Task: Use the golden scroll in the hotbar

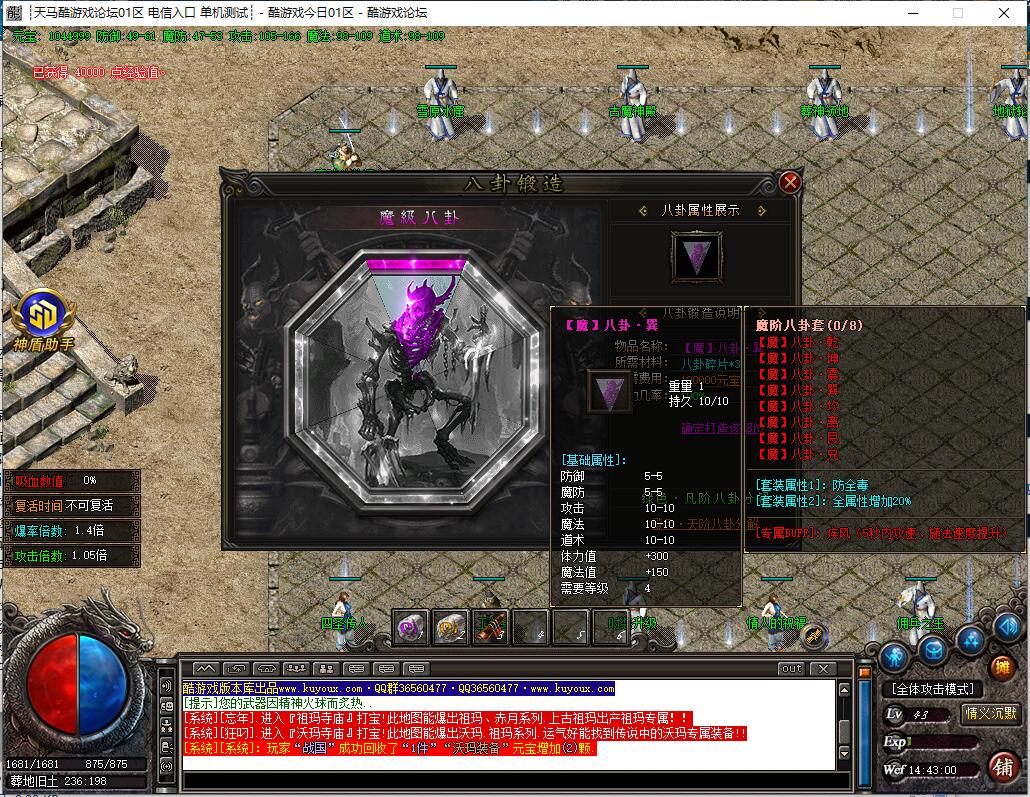Action: click(x=451, y=627)
